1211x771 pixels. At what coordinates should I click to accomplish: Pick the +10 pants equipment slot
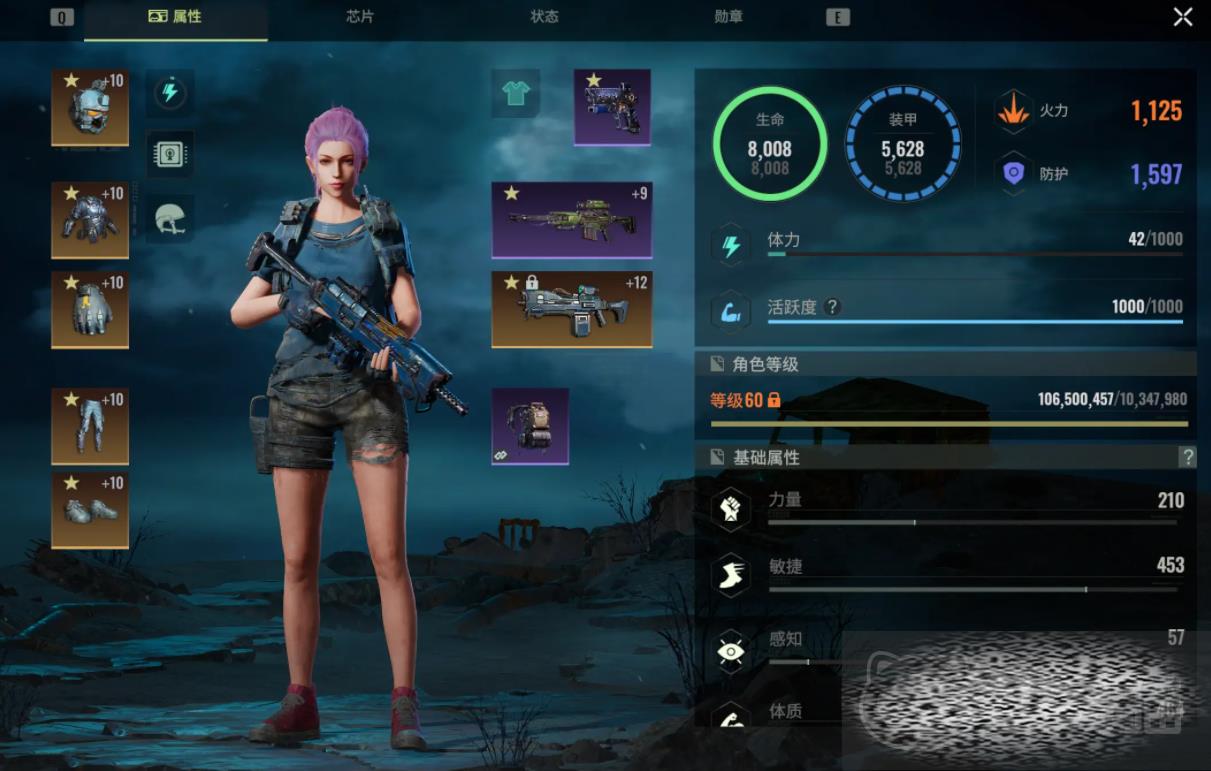(x=90, y=426)
